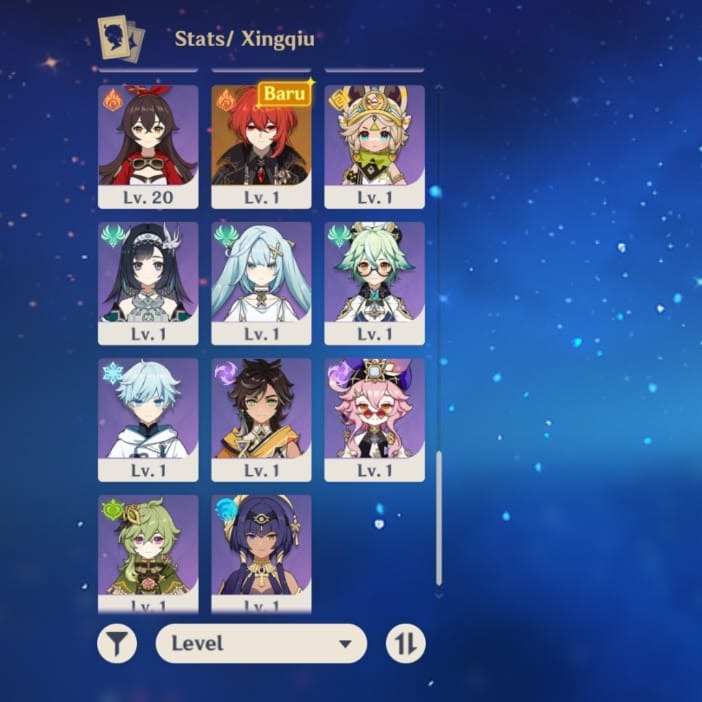
Task: Select Dori, the pink-haired Electro character
Action: click(374, 420)
